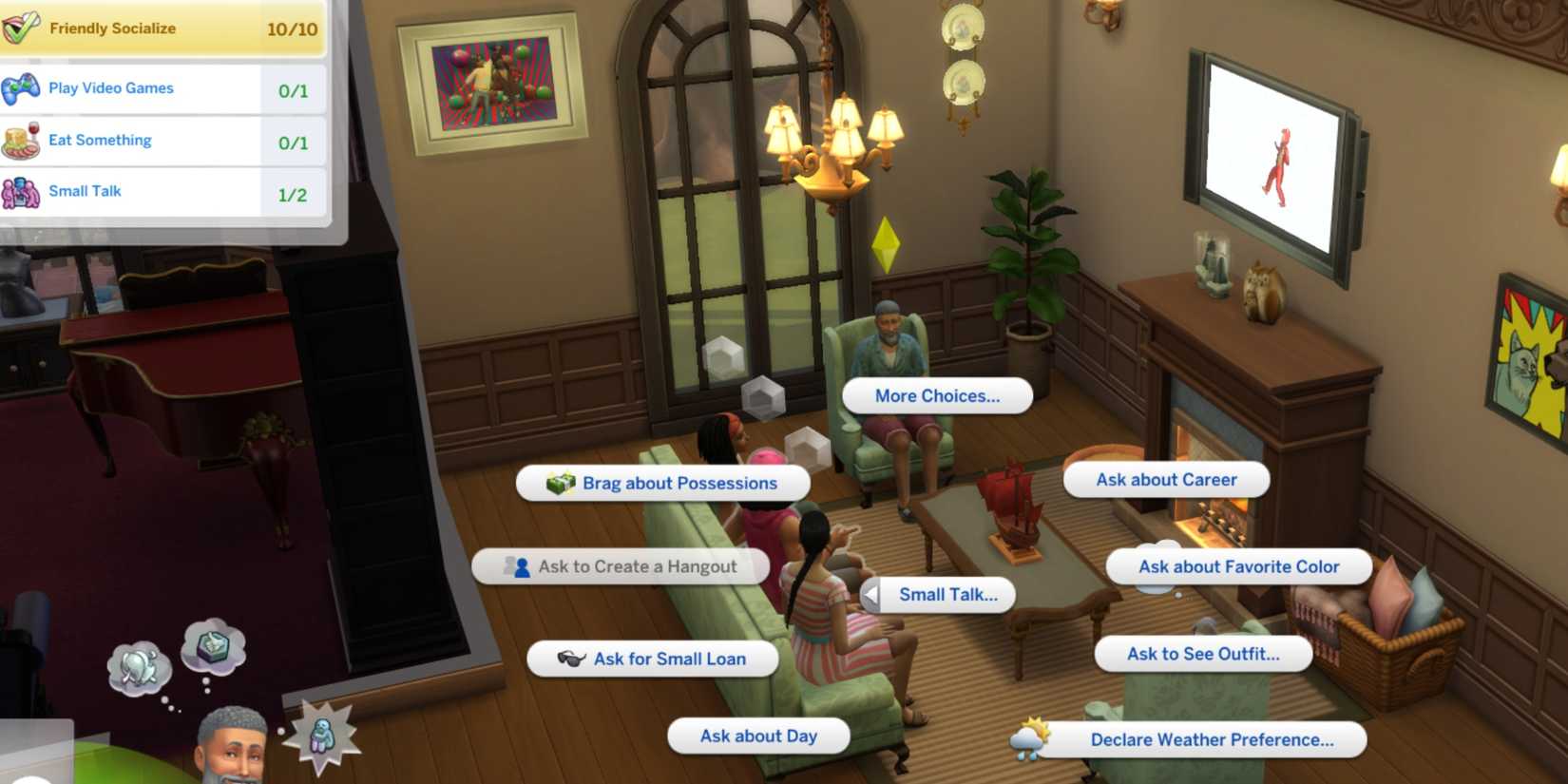The height and width of the screenshot is (784, 1568).
Task: Select the game controller icon for Play Video Games
Action: point(21,86)
